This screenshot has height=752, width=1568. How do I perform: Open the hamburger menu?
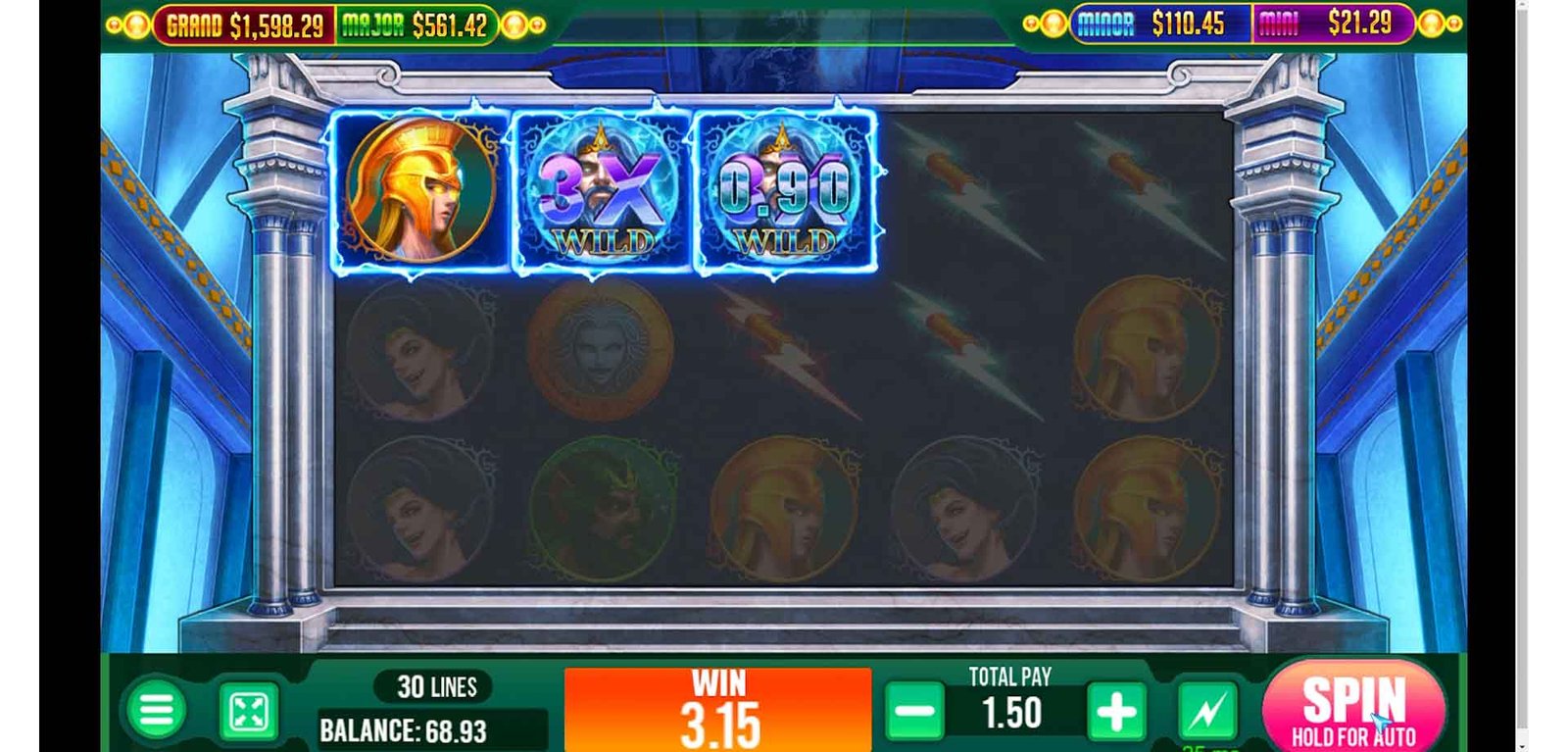pos(156,710)
